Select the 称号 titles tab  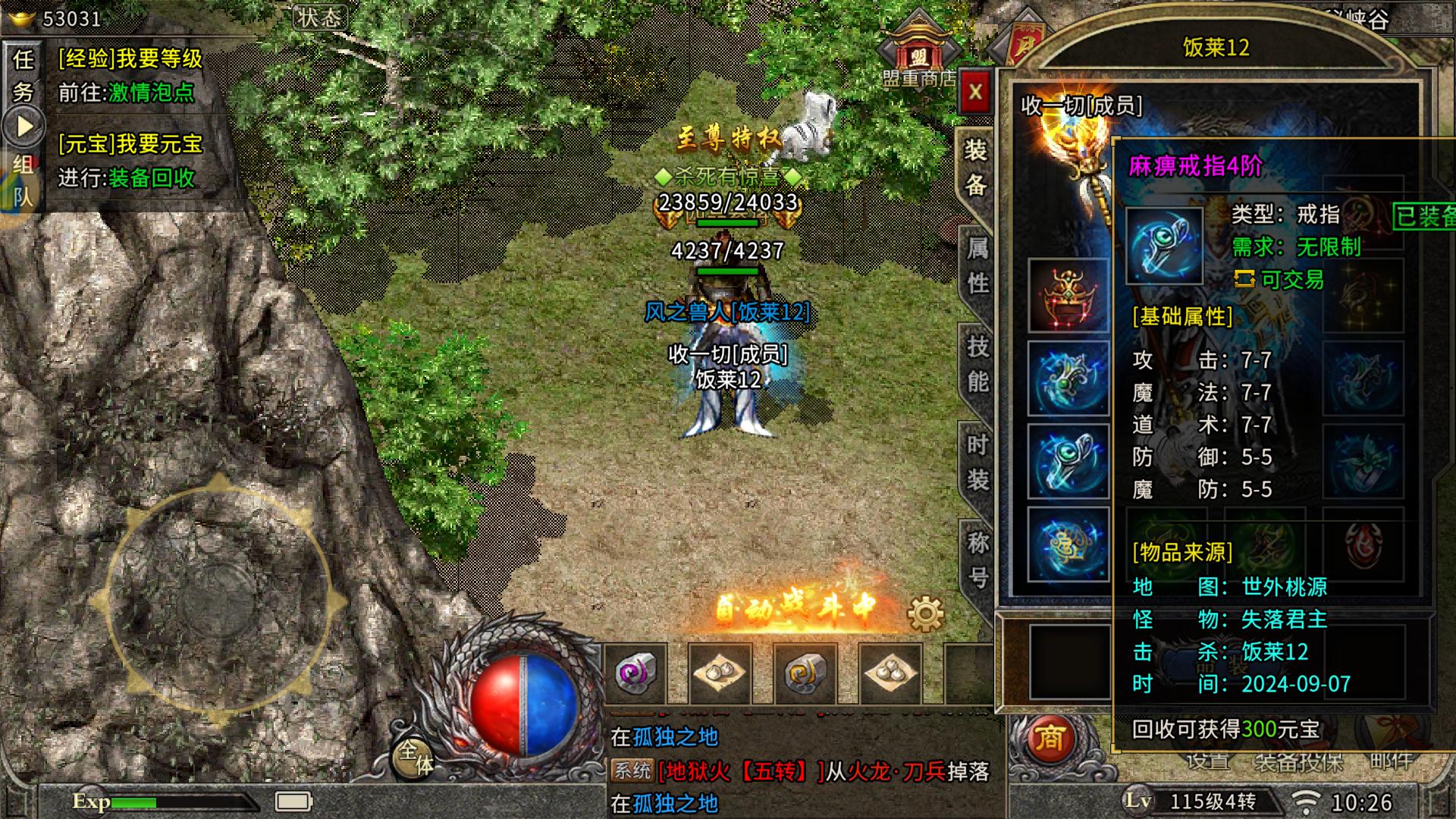[977, 560]
